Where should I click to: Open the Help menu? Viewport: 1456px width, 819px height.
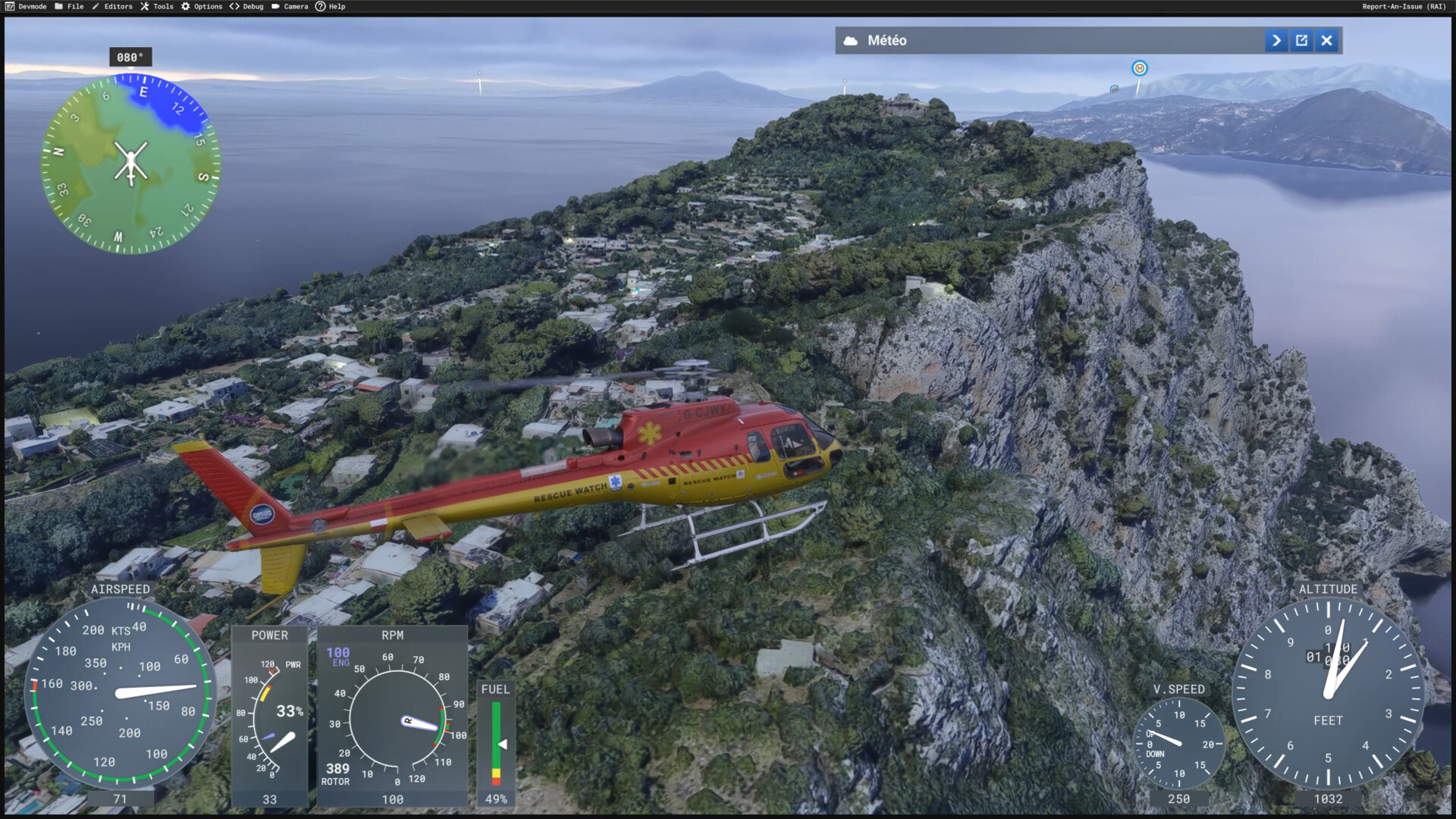click(x=331, y=6)
